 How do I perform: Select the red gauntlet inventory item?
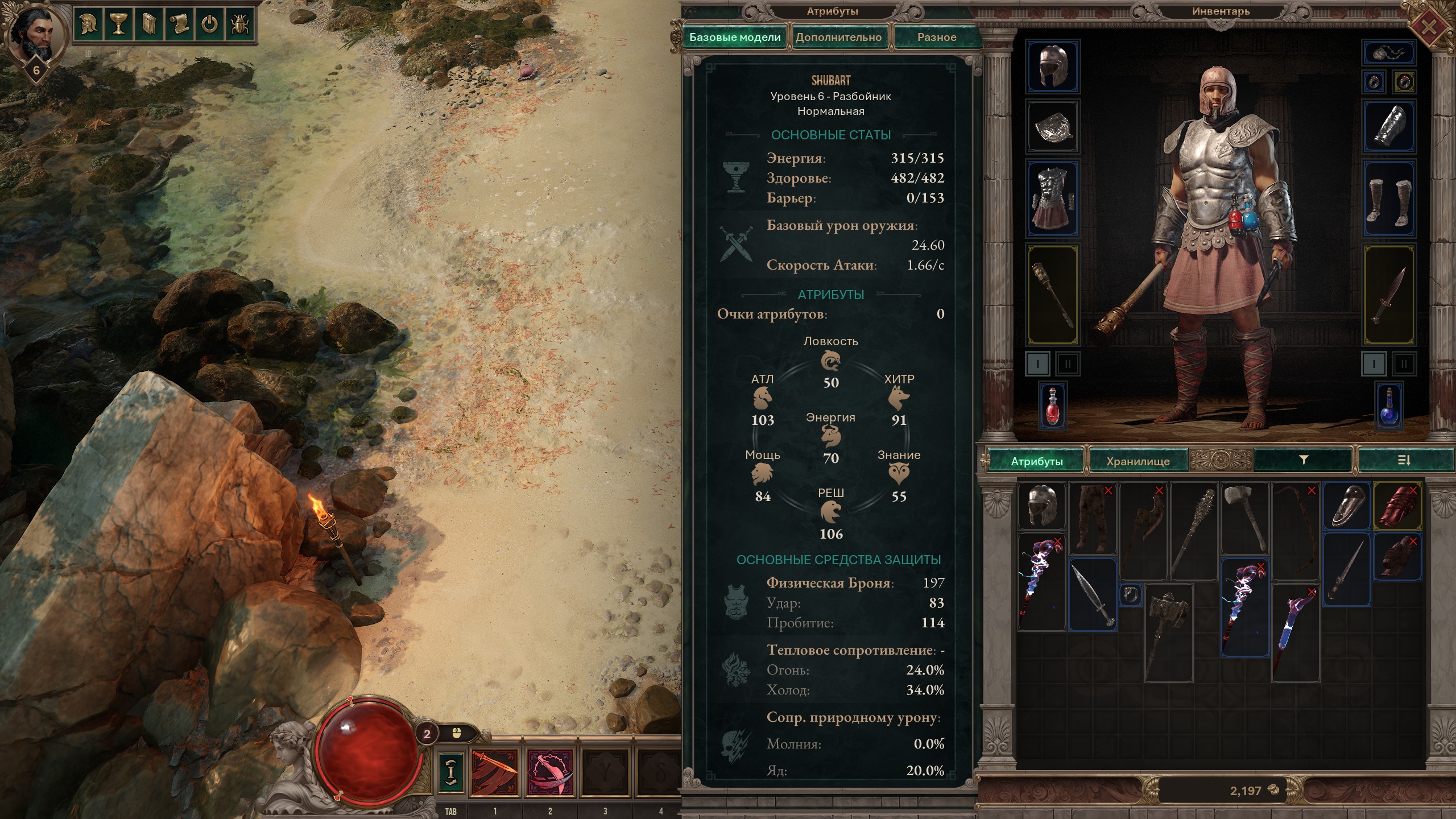(x=1398, y=506)
